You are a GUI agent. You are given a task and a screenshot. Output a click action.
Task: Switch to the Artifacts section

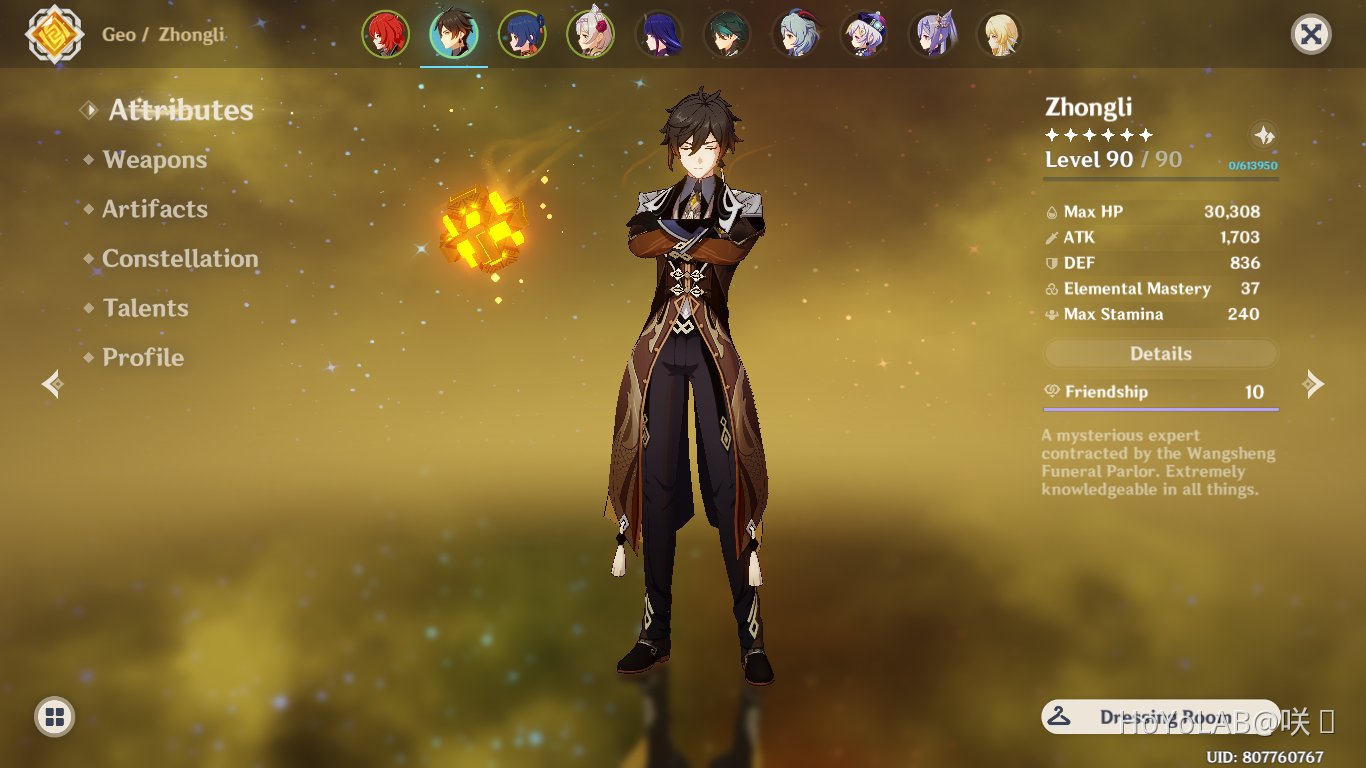pos(155,209)
